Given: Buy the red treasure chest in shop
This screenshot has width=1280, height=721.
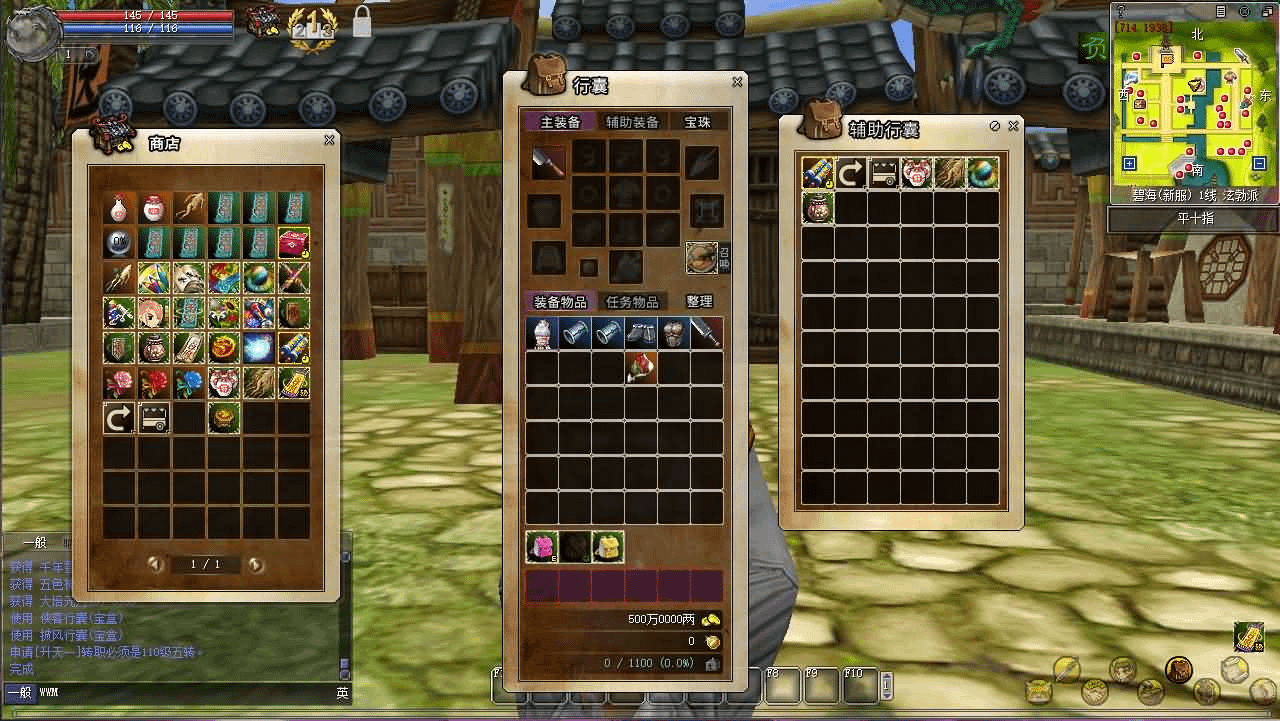Looking at the screenshot, I should tap(293, 243).
